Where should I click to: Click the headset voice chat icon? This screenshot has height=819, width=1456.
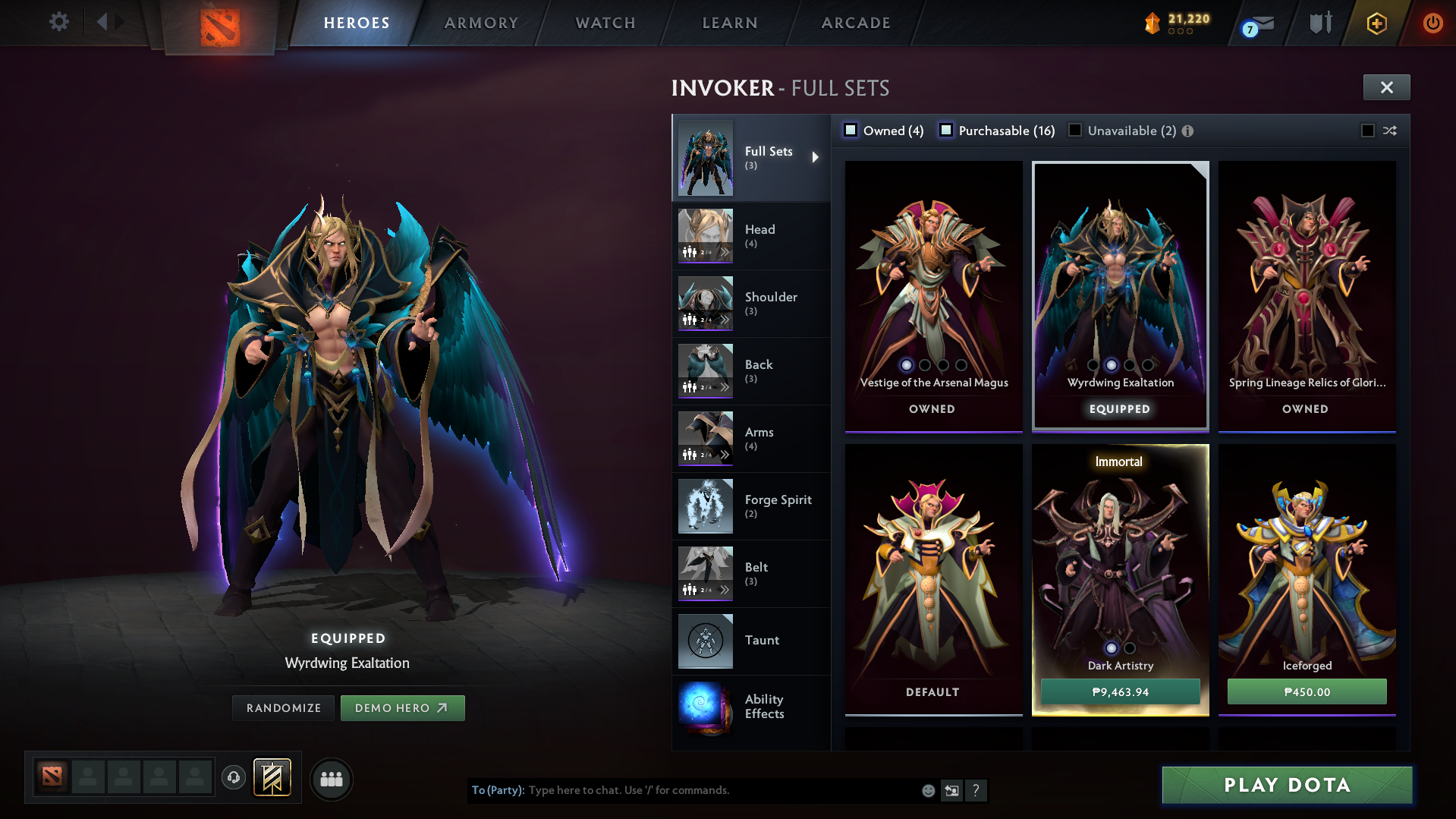(x=233, y=778)
